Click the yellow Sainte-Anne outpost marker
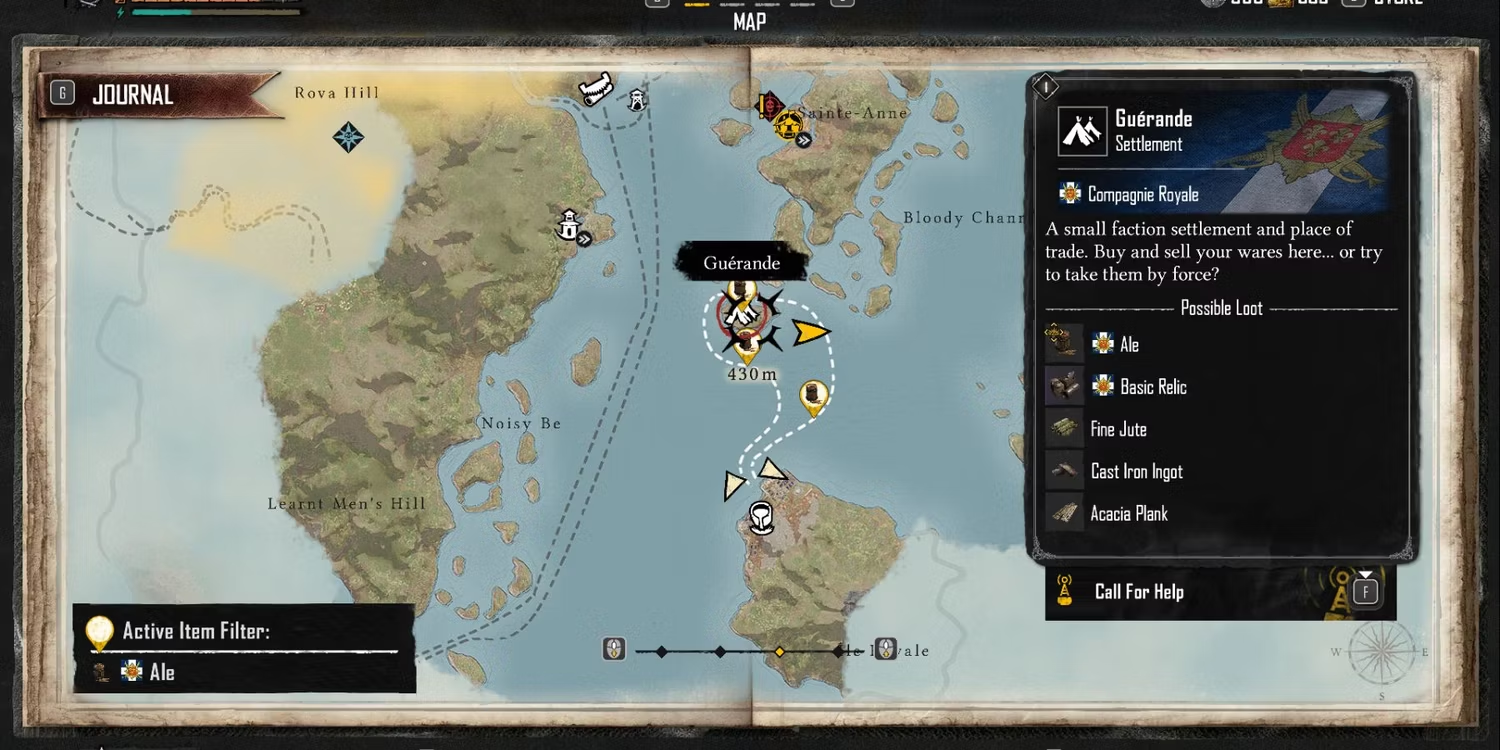1500x750 pixels. (787, 124)
